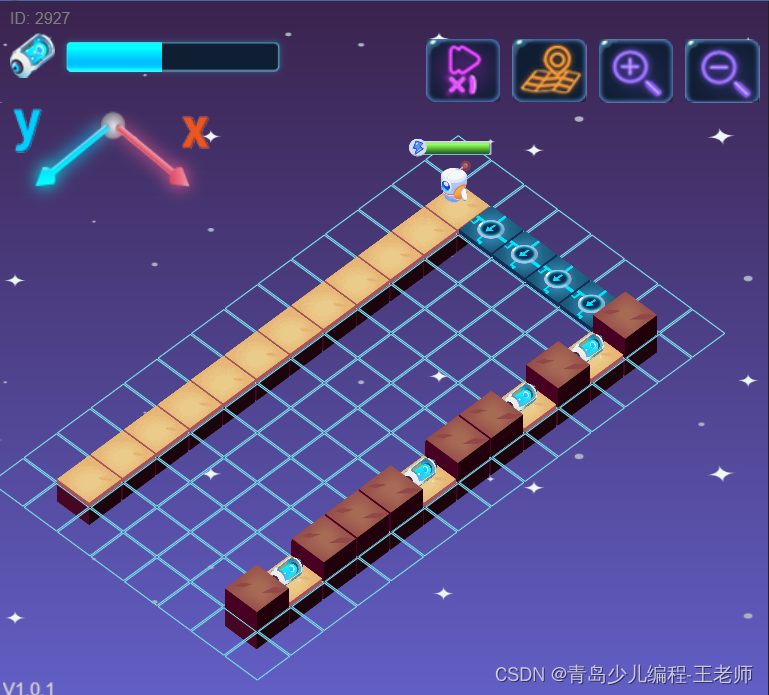This screenshot has height=695, width=769.
Task: Zoom out with the minus magnifier
Action: [722, 71]
